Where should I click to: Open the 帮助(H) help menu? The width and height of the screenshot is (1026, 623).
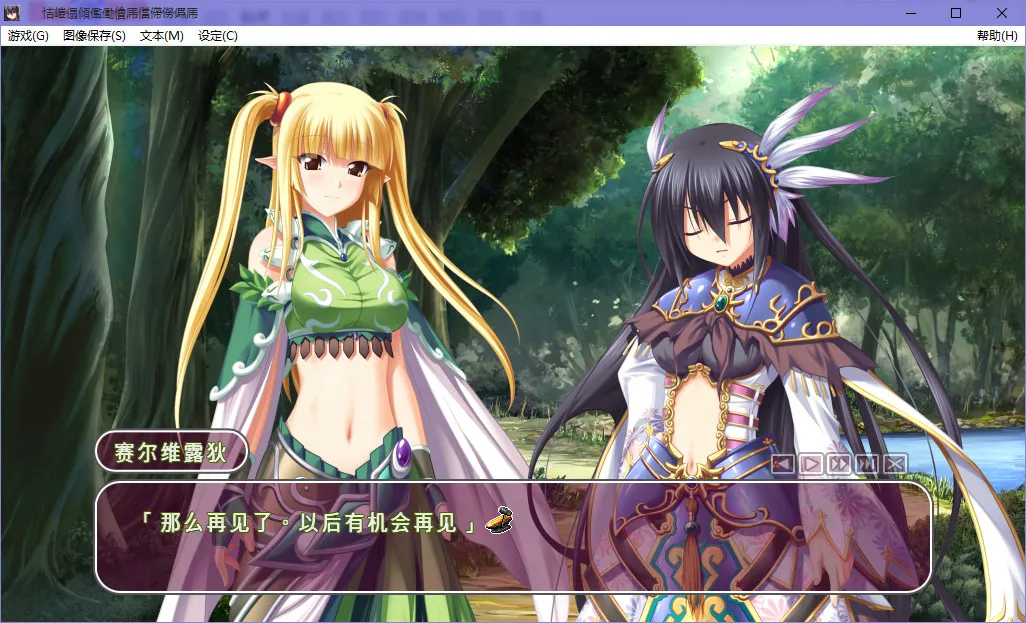pos(997,36)
